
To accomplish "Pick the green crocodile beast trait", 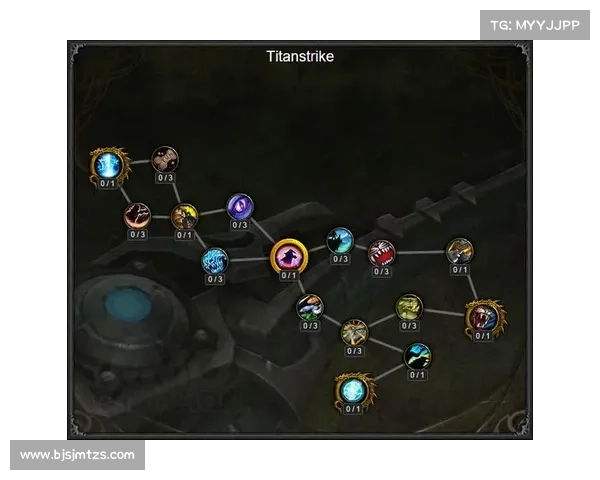I will [x=409, y=307].
